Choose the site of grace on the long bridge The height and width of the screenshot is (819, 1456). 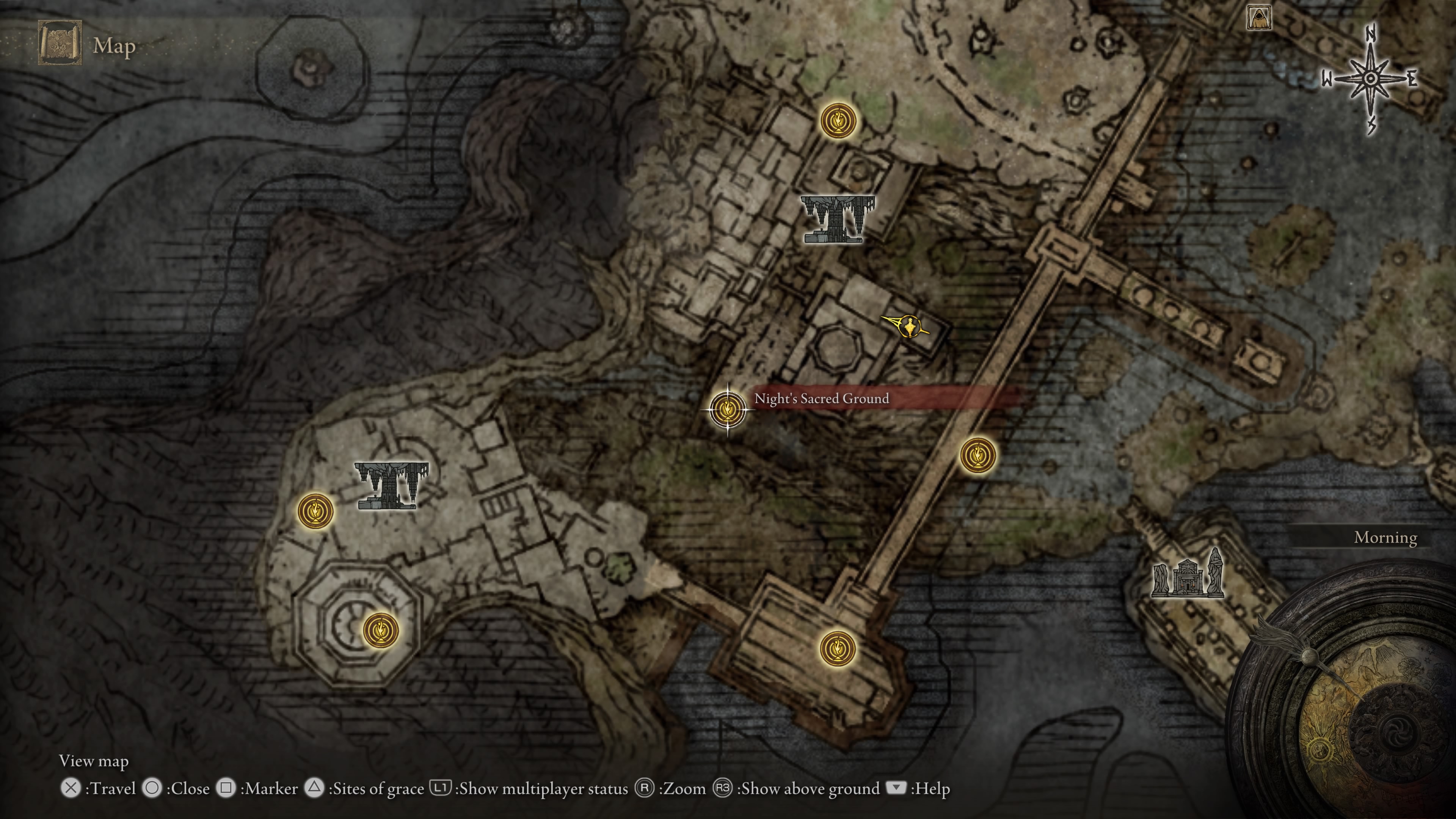point(978,455)
